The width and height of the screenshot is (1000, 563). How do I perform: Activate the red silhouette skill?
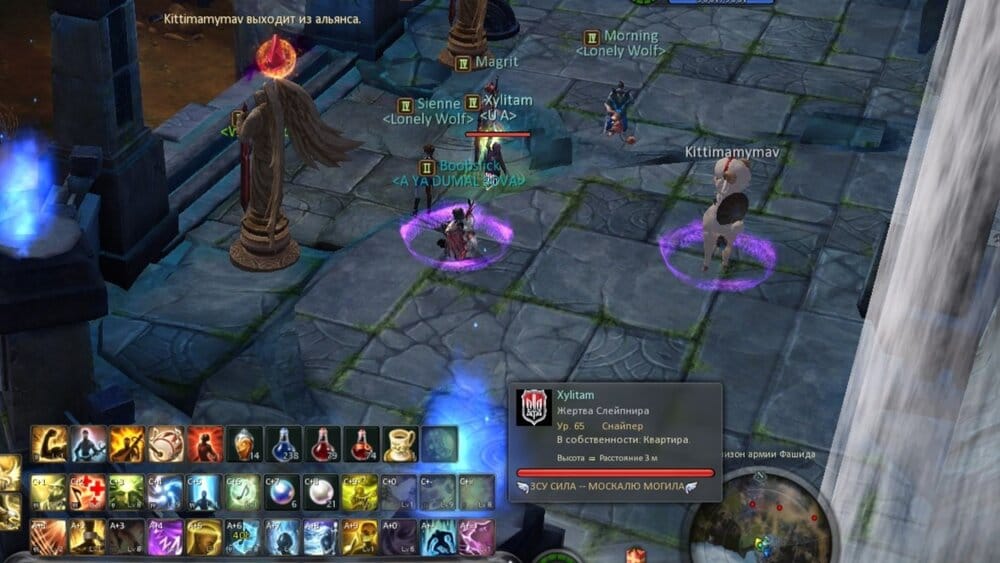205,443
